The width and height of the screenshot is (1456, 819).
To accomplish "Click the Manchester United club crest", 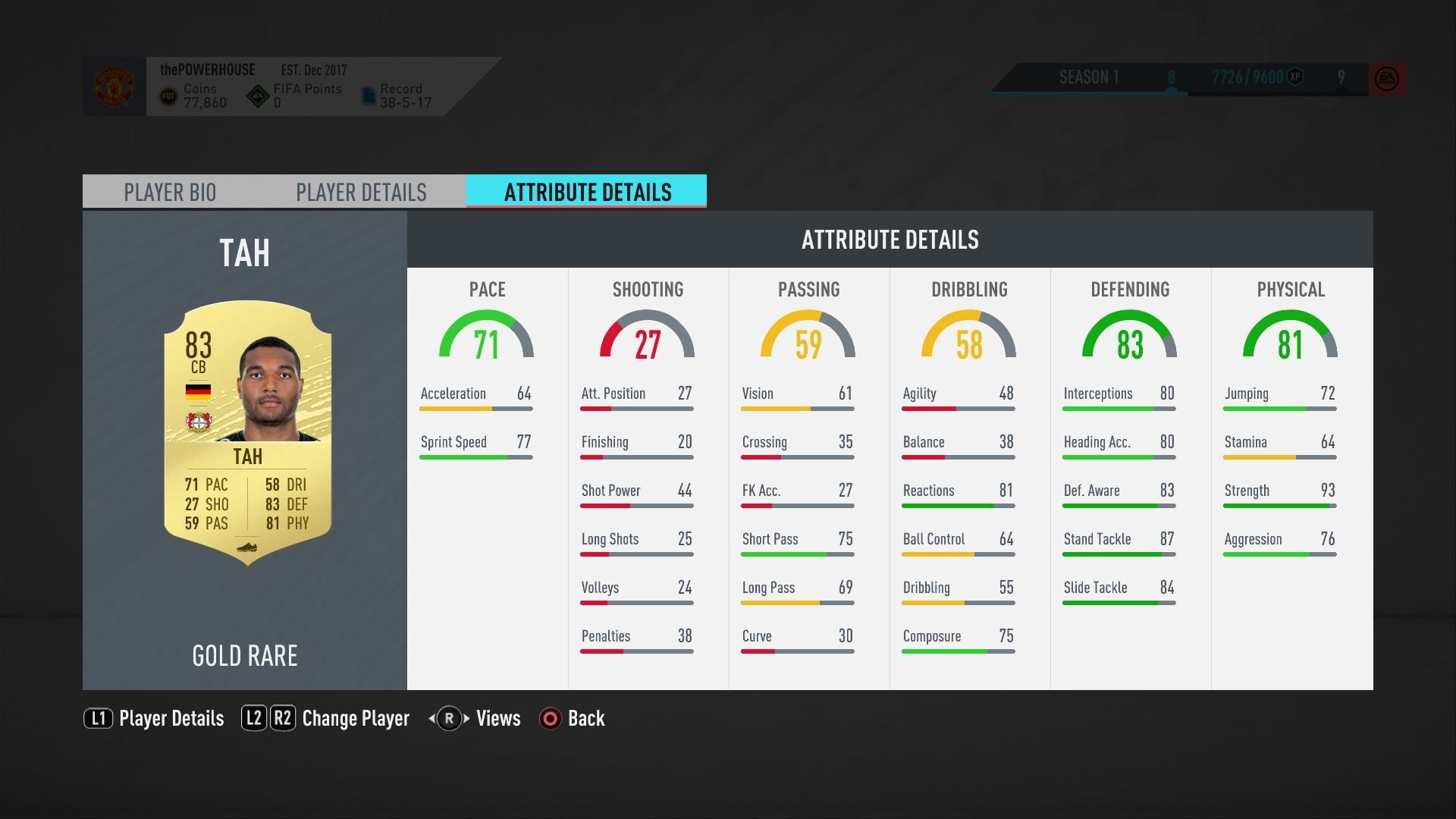I will pos(114,86).
